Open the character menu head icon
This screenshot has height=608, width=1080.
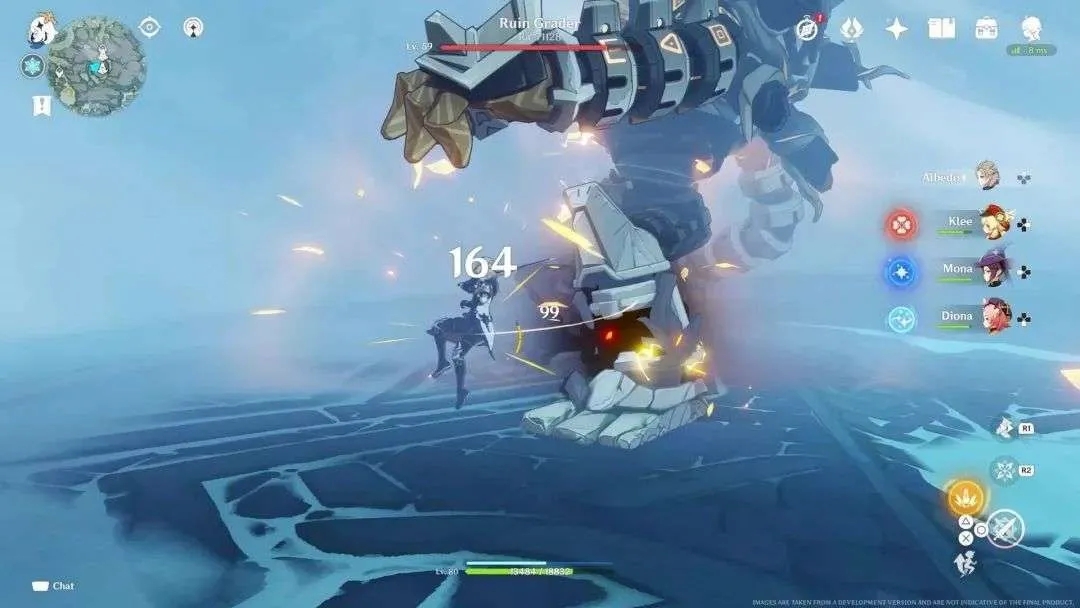(x=1032, y=27)
